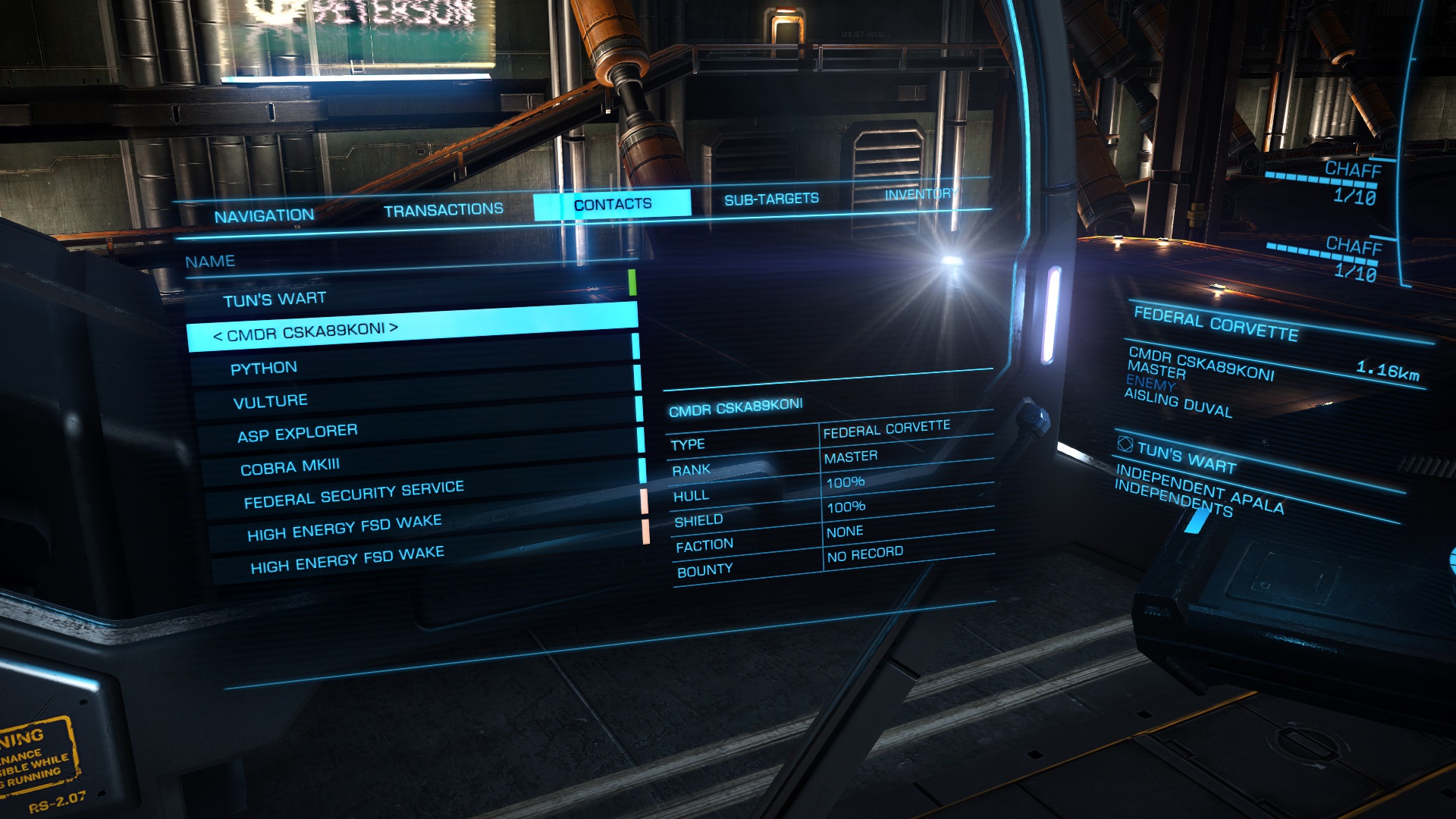Choose the Federal Security Service contact
The height and width of the screenshot is (819, 1456).
353,494
